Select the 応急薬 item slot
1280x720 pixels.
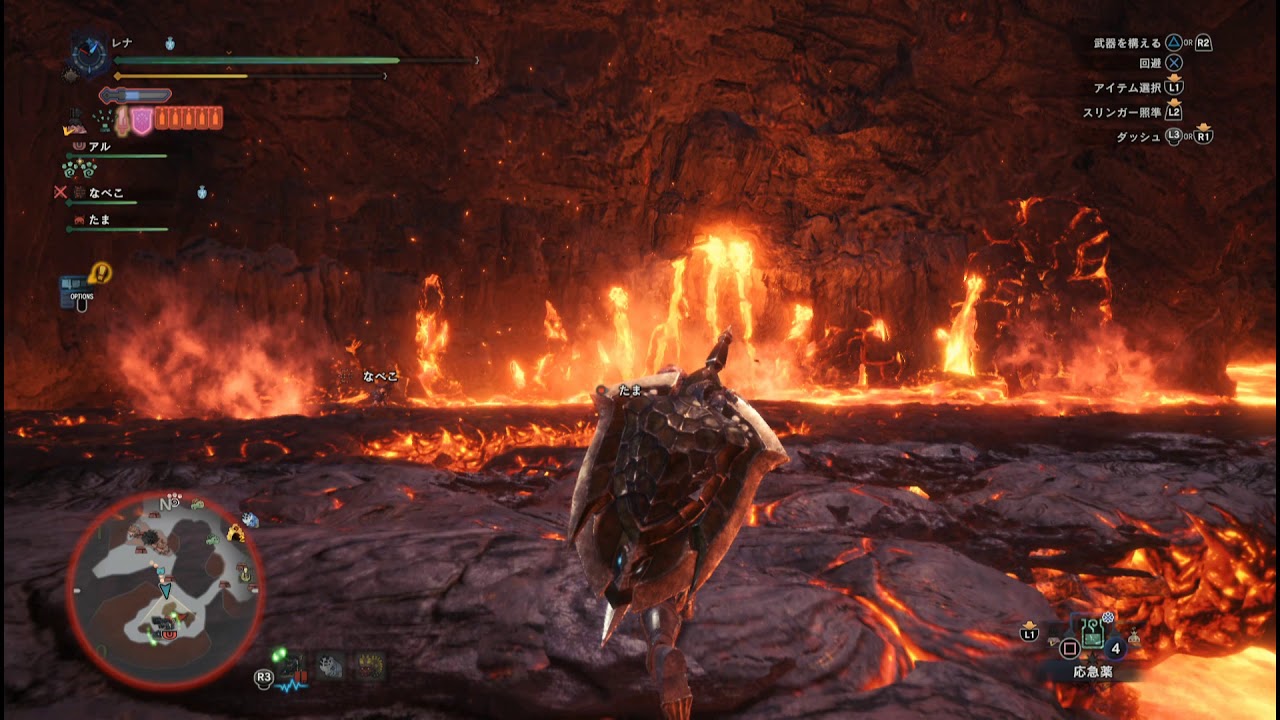click(x=1090, y=632)
